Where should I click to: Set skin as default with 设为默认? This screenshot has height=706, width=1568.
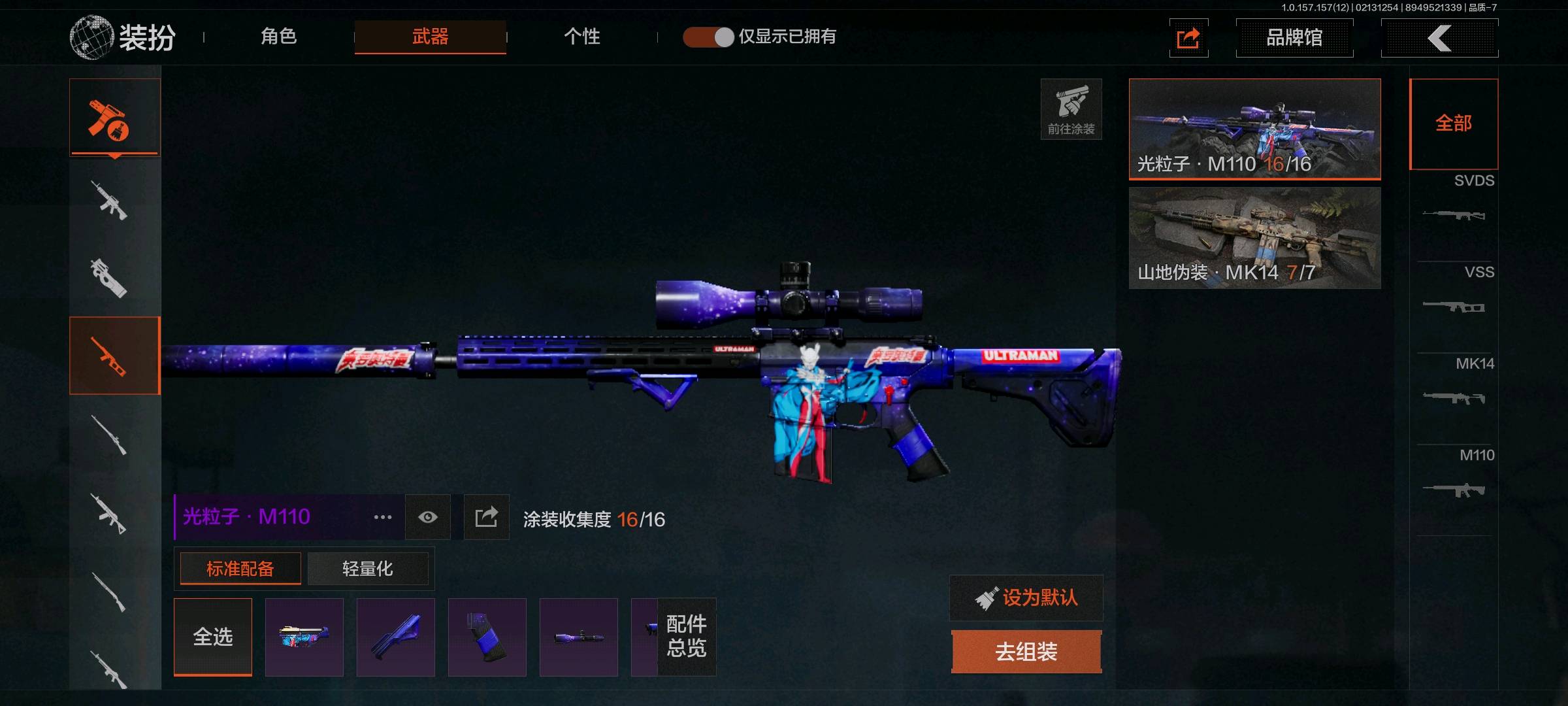(1026, 597)
